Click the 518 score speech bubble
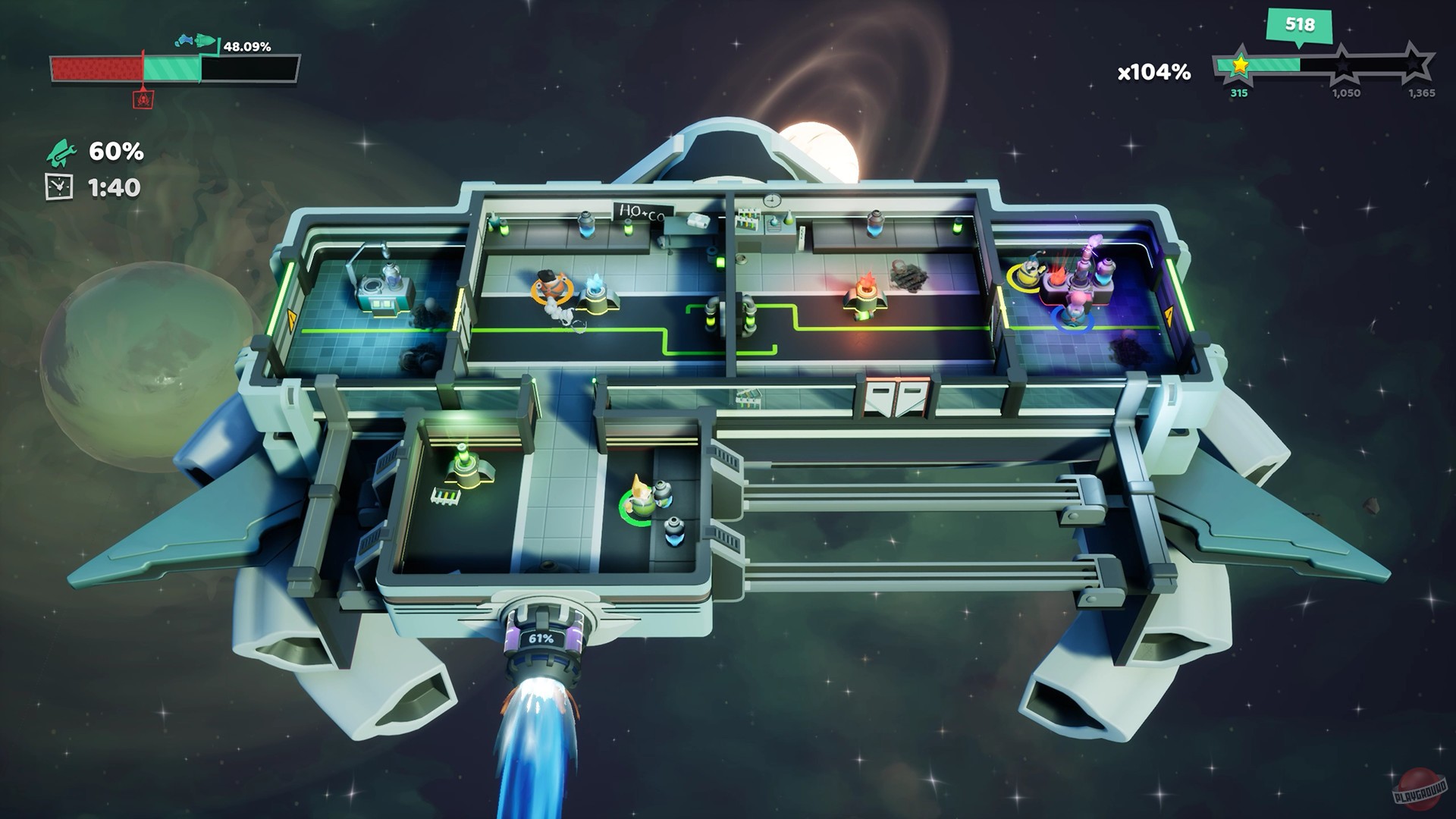 1298,25
